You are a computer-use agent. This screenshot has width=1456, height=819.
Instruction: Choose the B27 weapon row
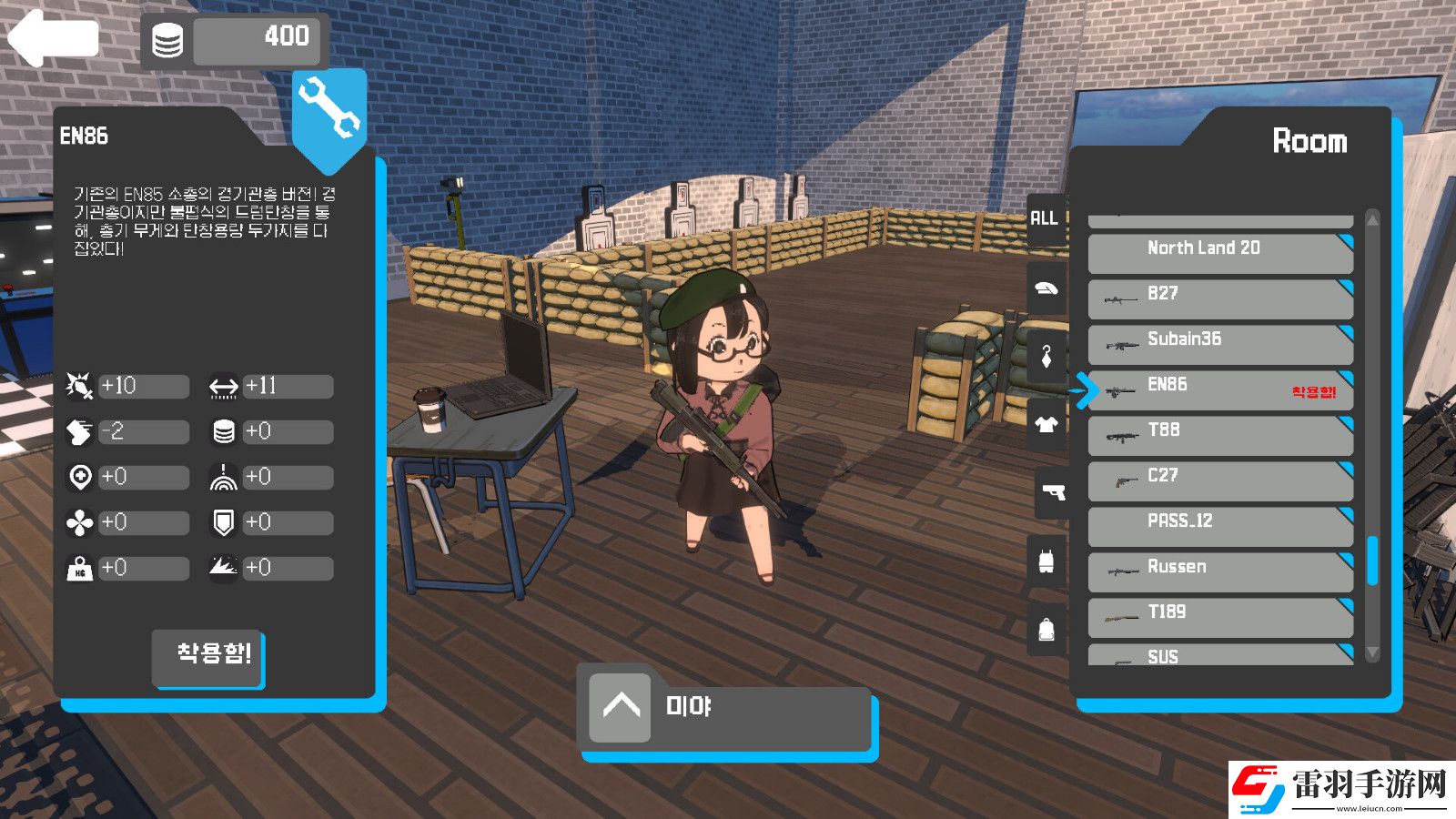[x=1219, y=298]
